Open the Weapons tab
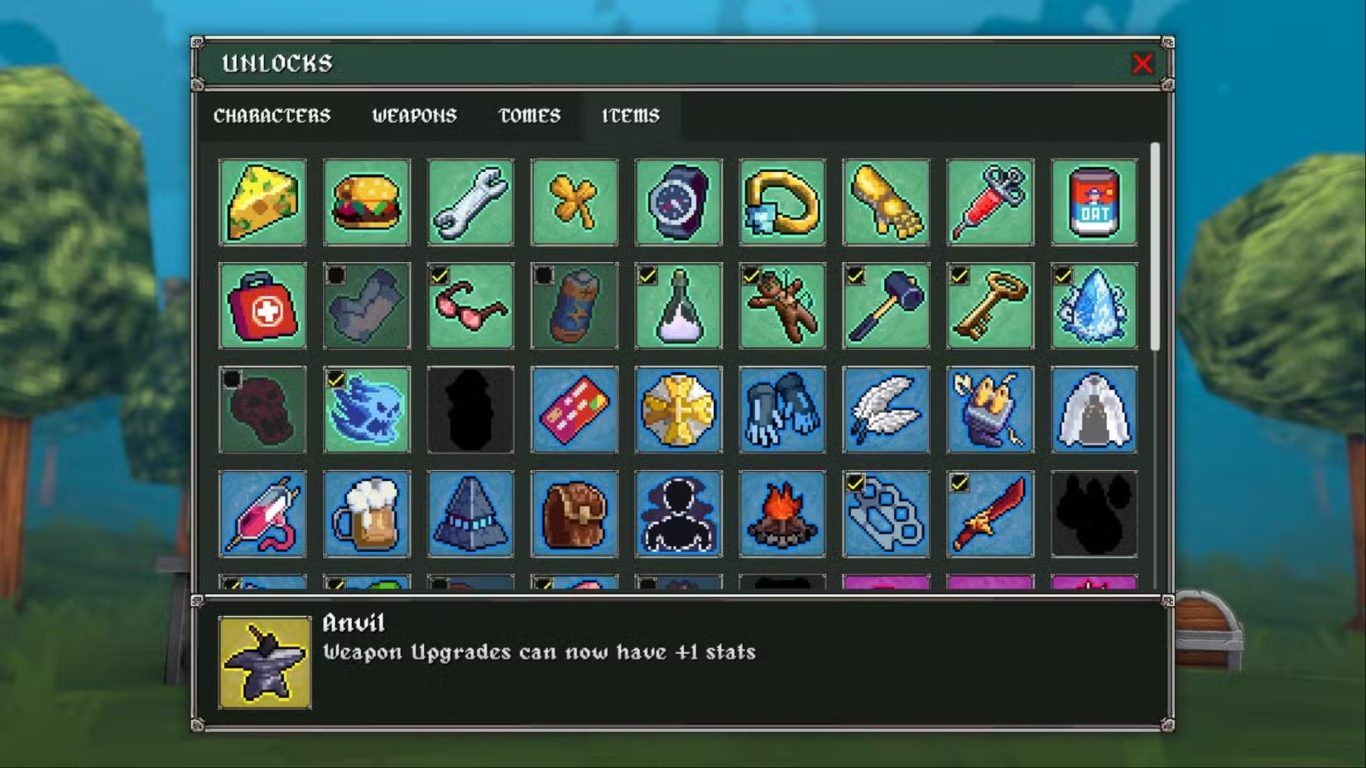The image size is (1366, 768). 414,116
